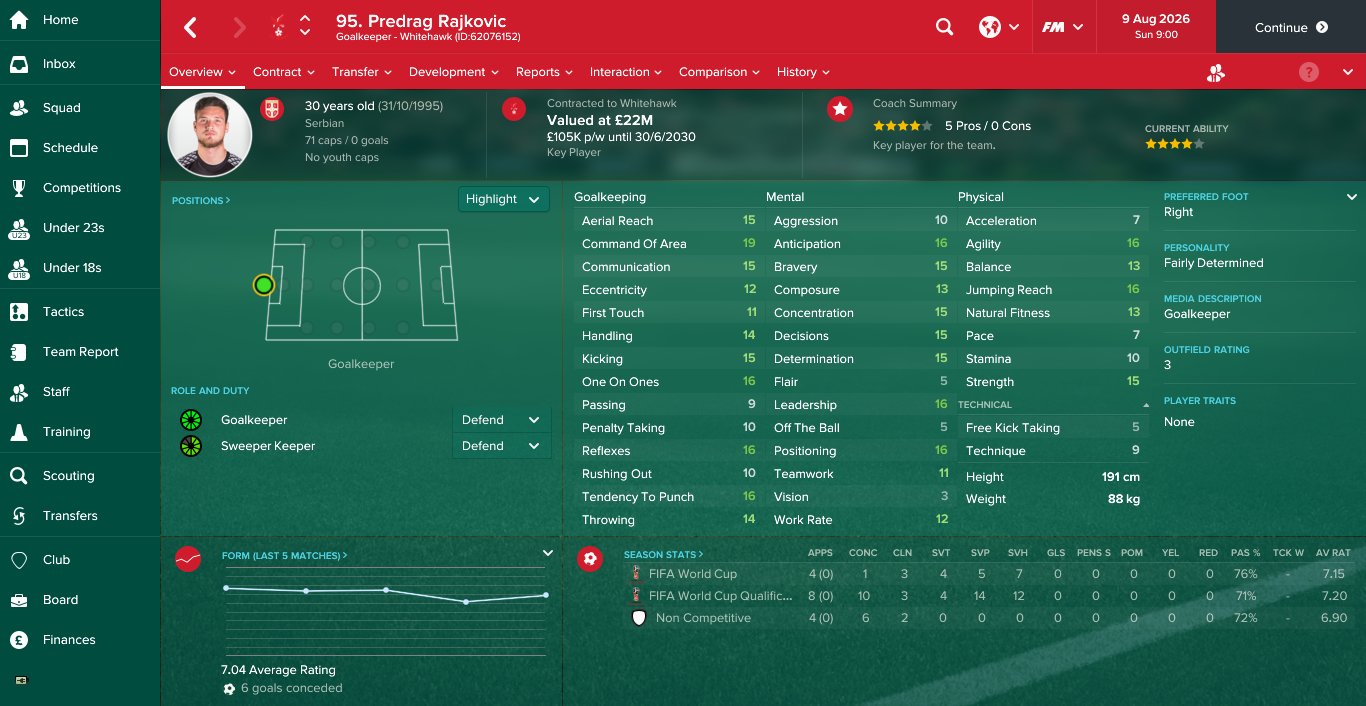Open the Contract tab dropdown
The image size is (1366, 706).
pyautogui.click(x=283, y=72)
